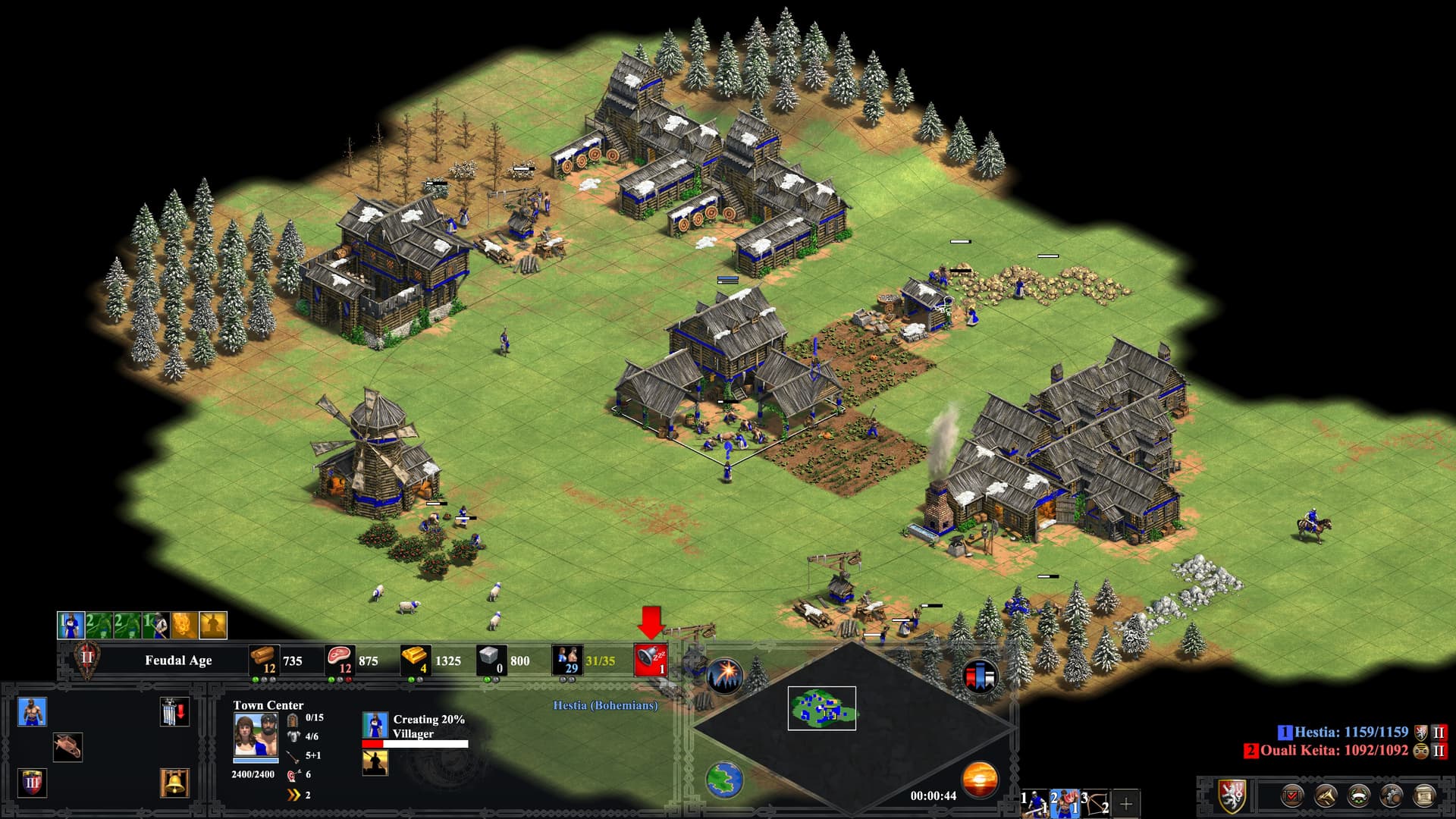
Task: Add a new control group with plus
Action: pyautogui.click(x=1126, y=803)
